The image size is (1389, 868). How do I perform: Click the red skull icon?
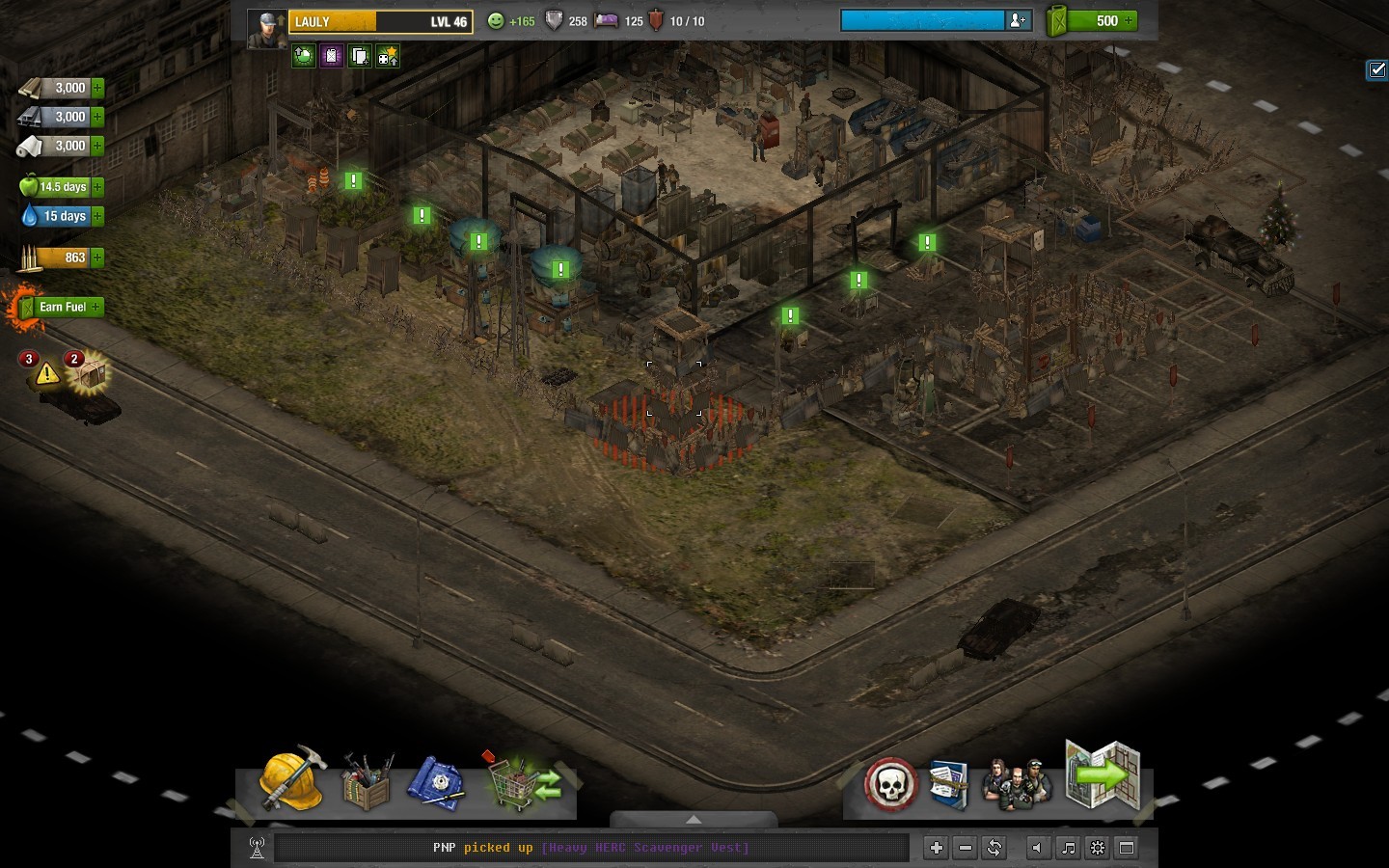[890, 784]
